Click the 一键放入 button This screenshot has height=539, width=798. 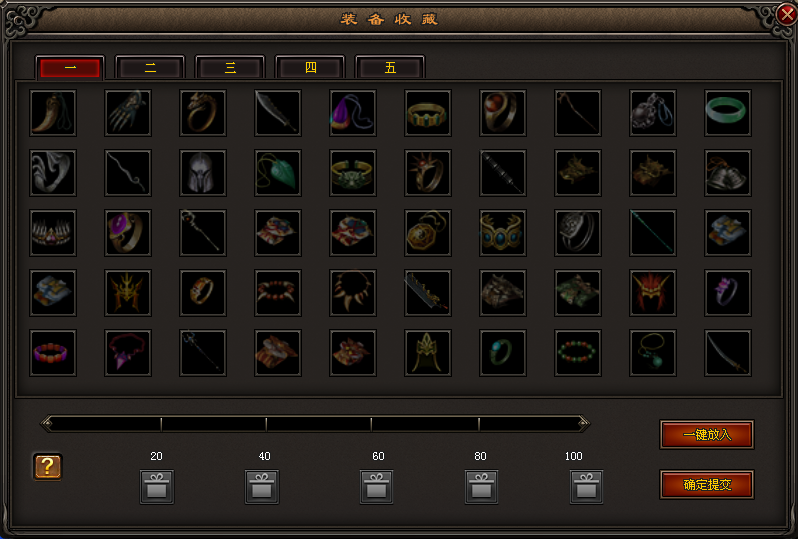[x=707, y=435]
